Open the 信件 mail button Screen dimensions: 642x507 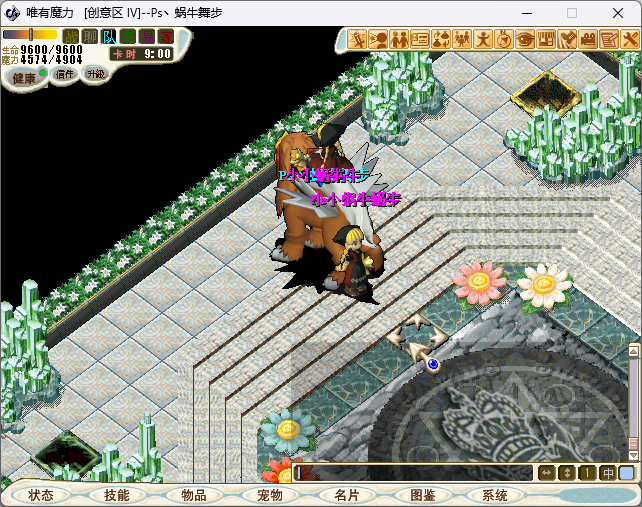click(65, 74)
